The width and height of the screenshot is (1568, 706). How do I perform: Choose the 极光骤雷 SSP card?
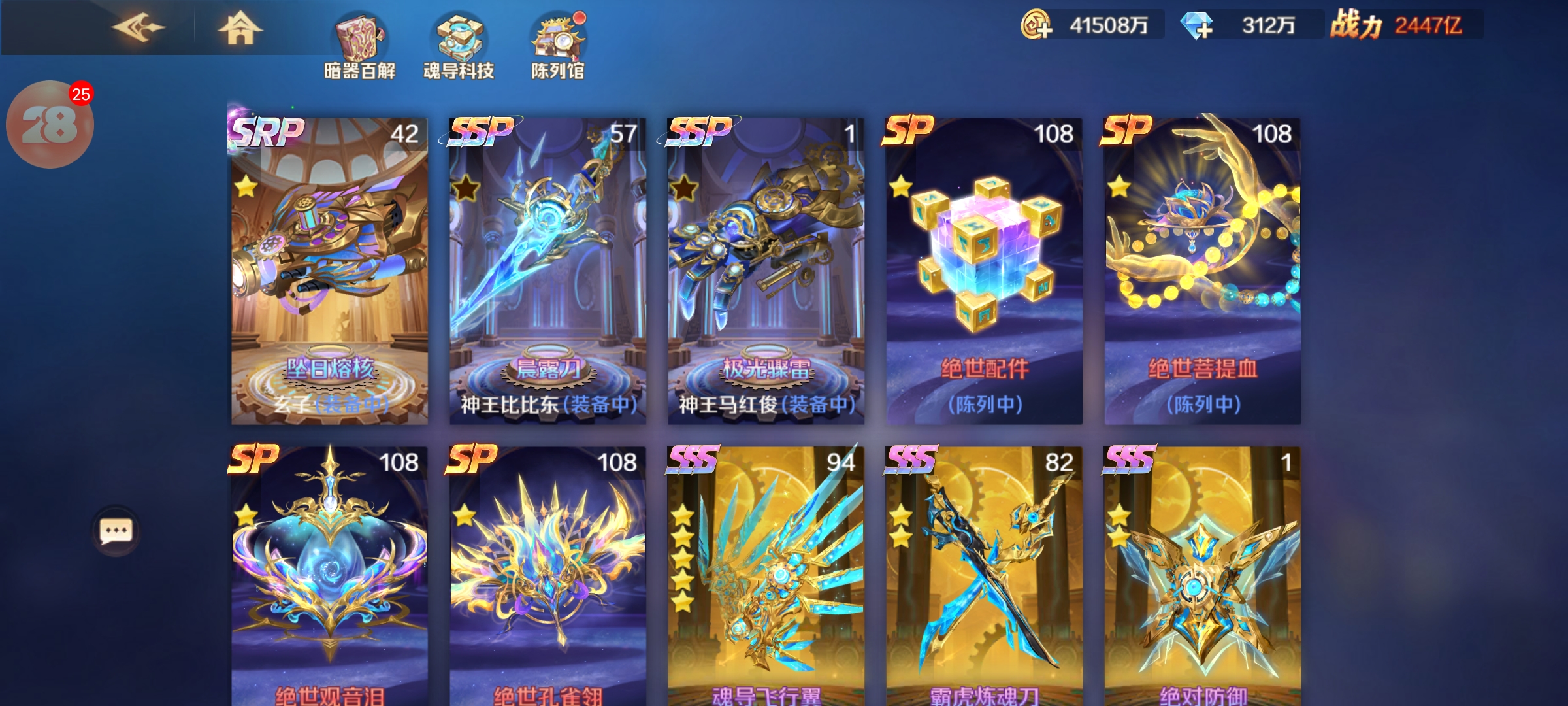point(766,271)
